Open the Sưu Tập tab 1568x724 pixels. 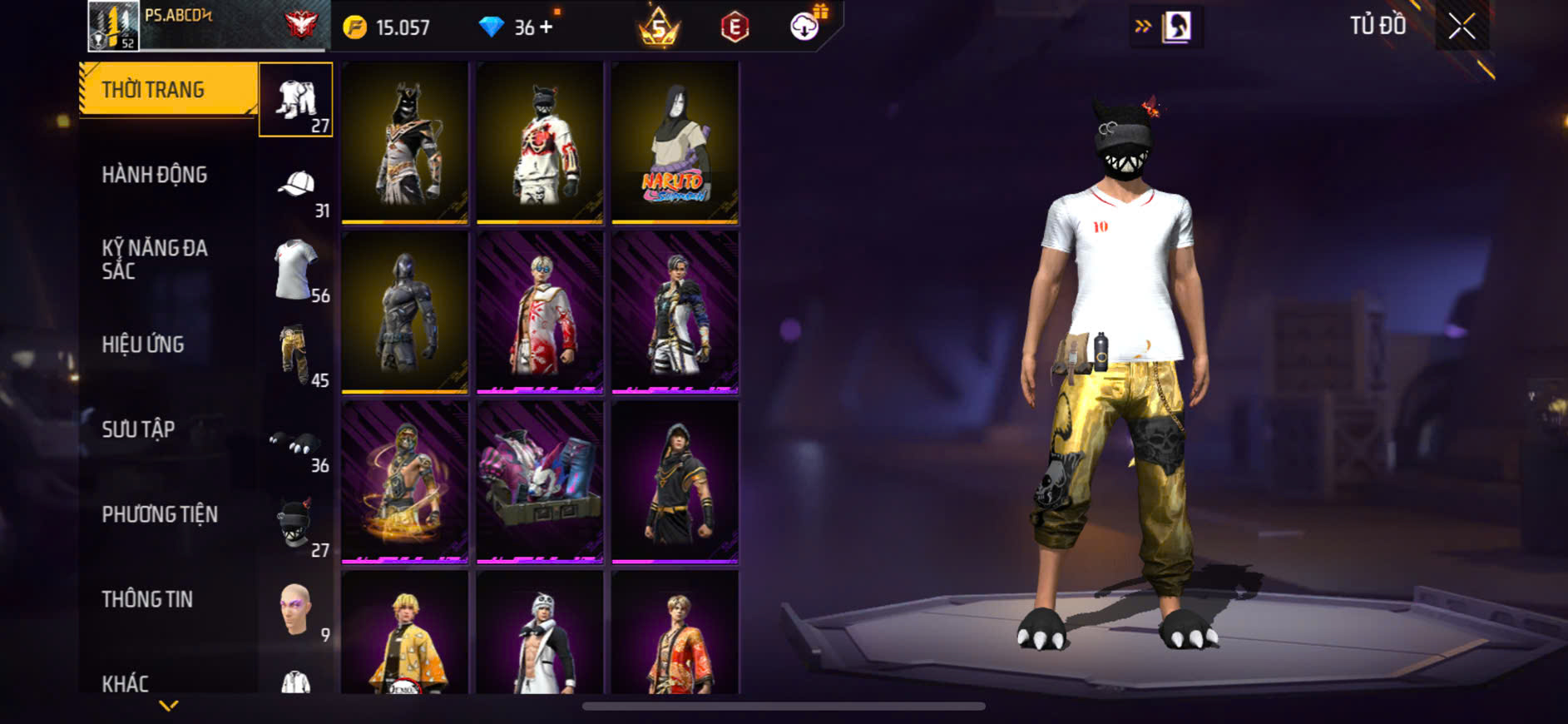pos(138,429)
